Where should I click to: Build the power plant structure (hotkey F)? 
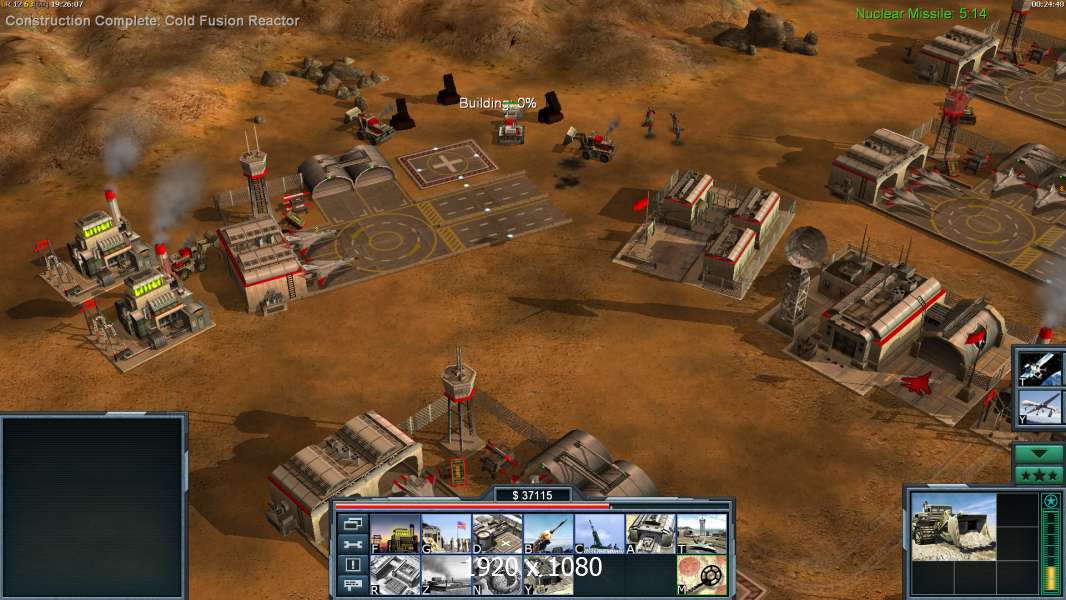click(395, 533)
